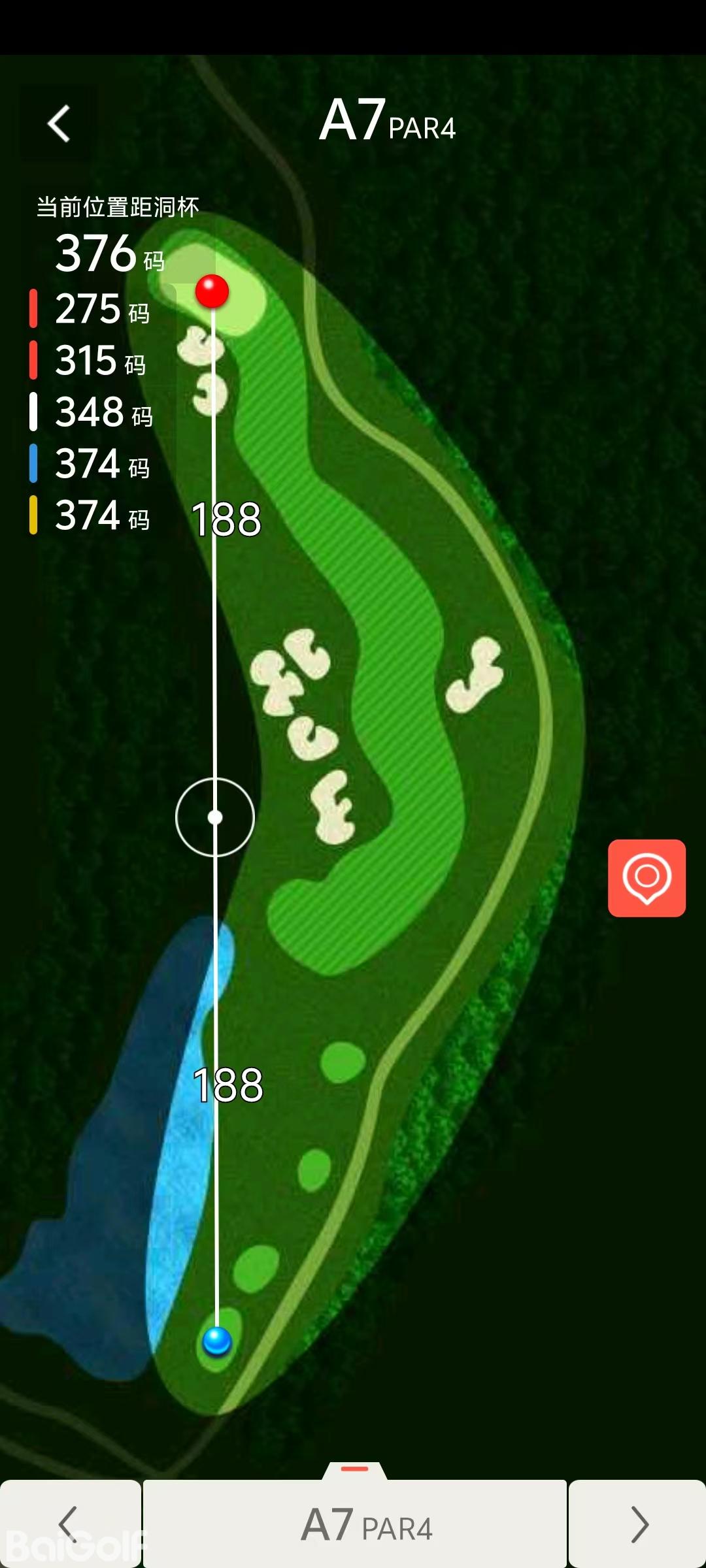This screenshot has width=706, height=1568.
Task: Advance to the next hole arrow
Action: (x=638, y=1524)
